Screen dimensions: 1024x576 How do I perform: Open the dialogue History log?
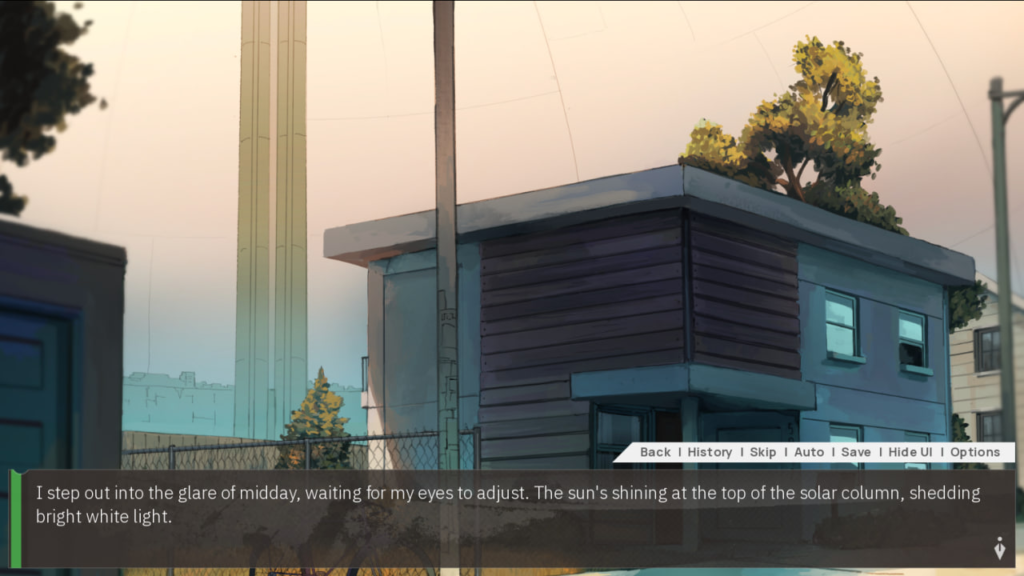point(710,452)
